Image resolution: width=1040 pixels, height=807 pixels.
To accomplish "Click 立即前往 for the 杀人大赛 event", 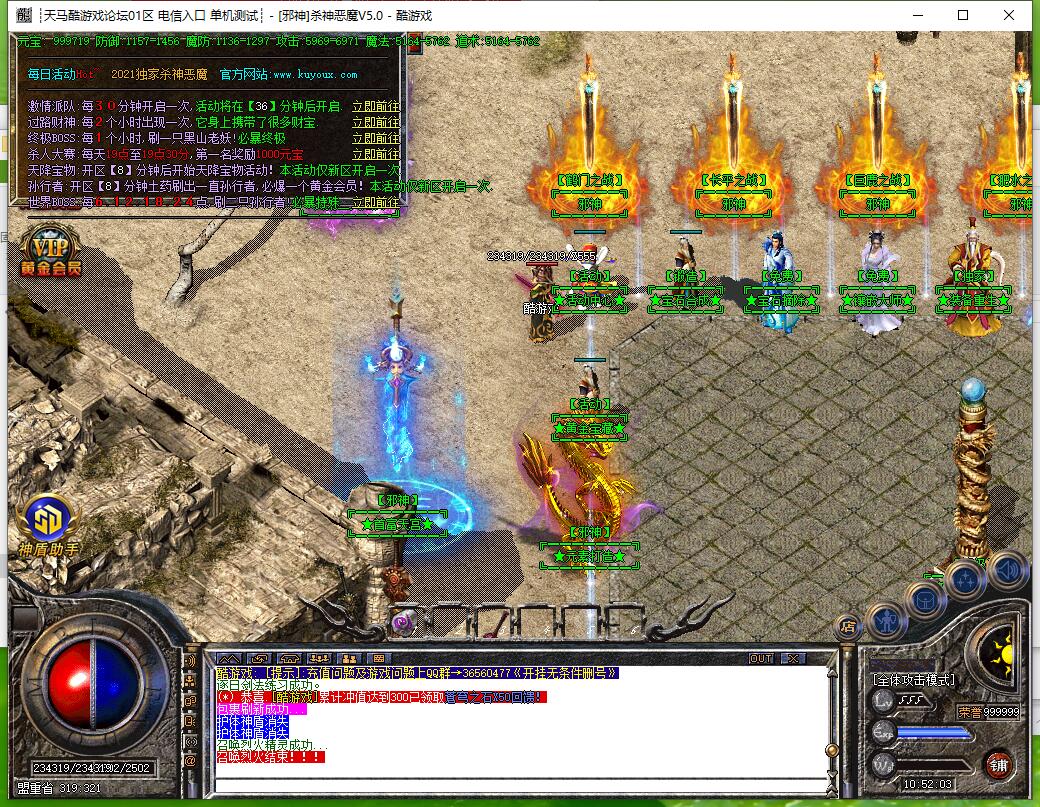I will click(375, 154).
